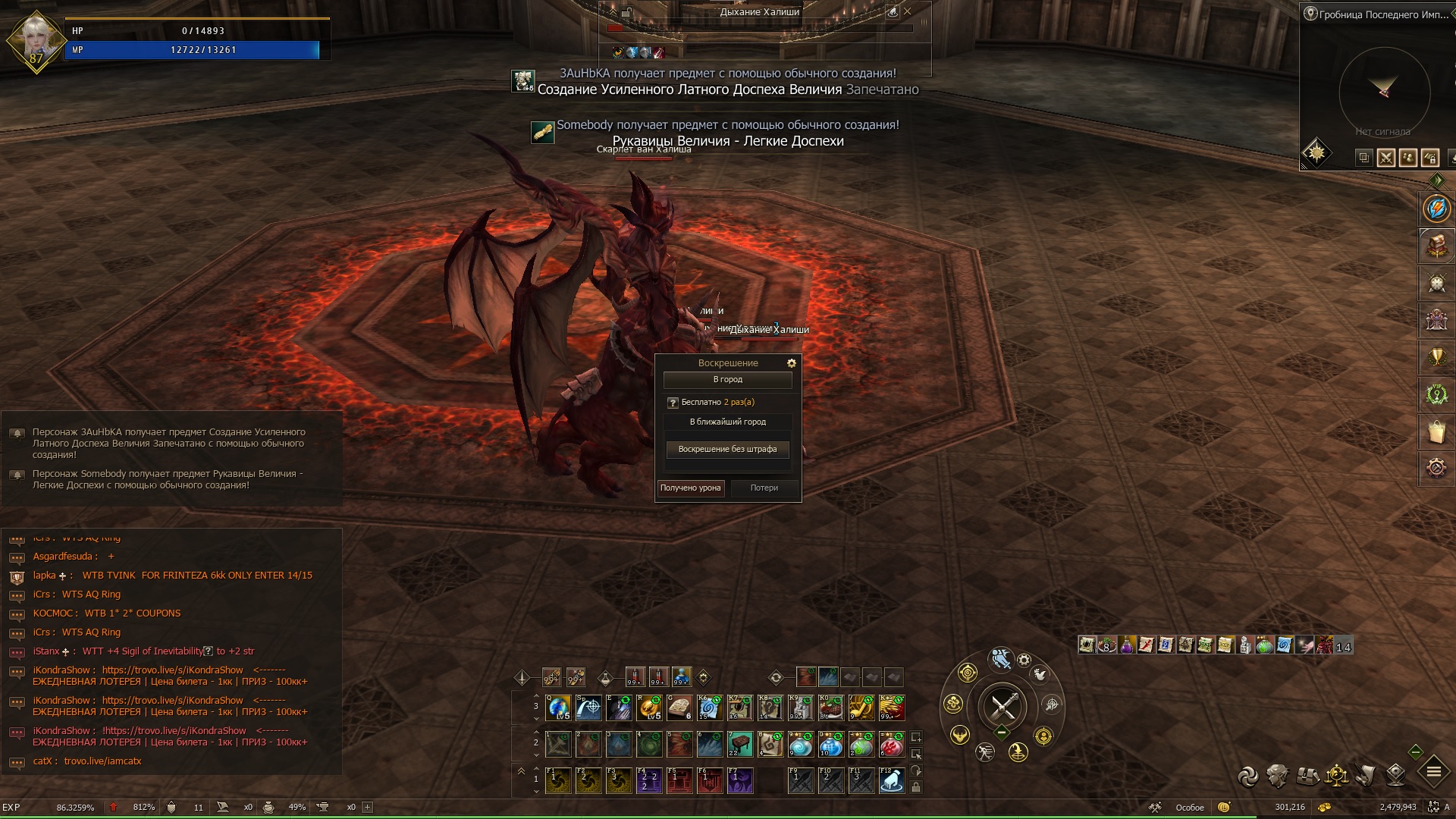Use the white fist F12 skill
Image resolution: width=1456 pixels, height=819 pixels.
pyautogui.click(x=892, y=780)
